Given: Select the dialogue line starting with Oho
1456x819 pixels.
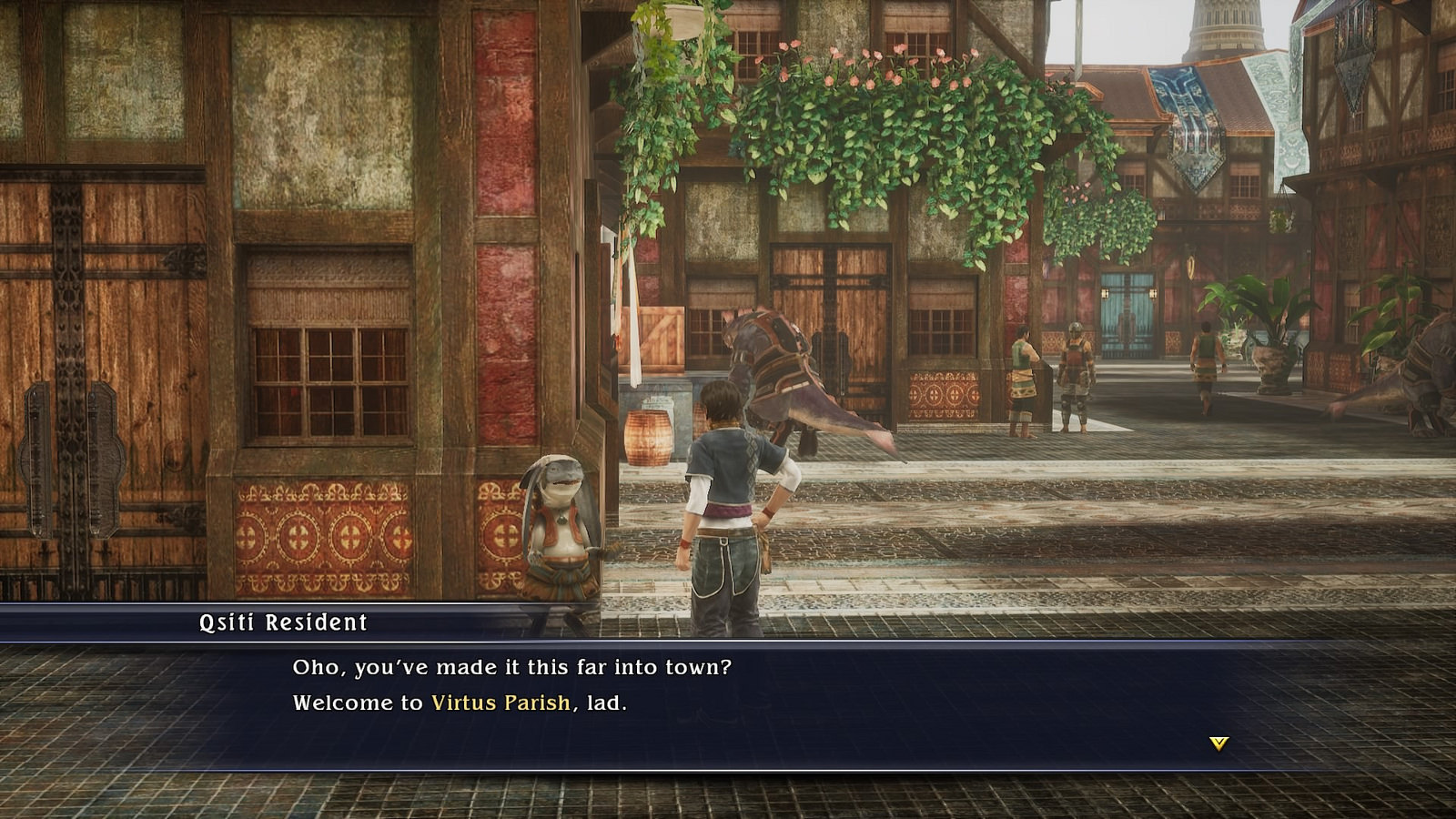Looking at the screenshot, I should pos(514,667).
